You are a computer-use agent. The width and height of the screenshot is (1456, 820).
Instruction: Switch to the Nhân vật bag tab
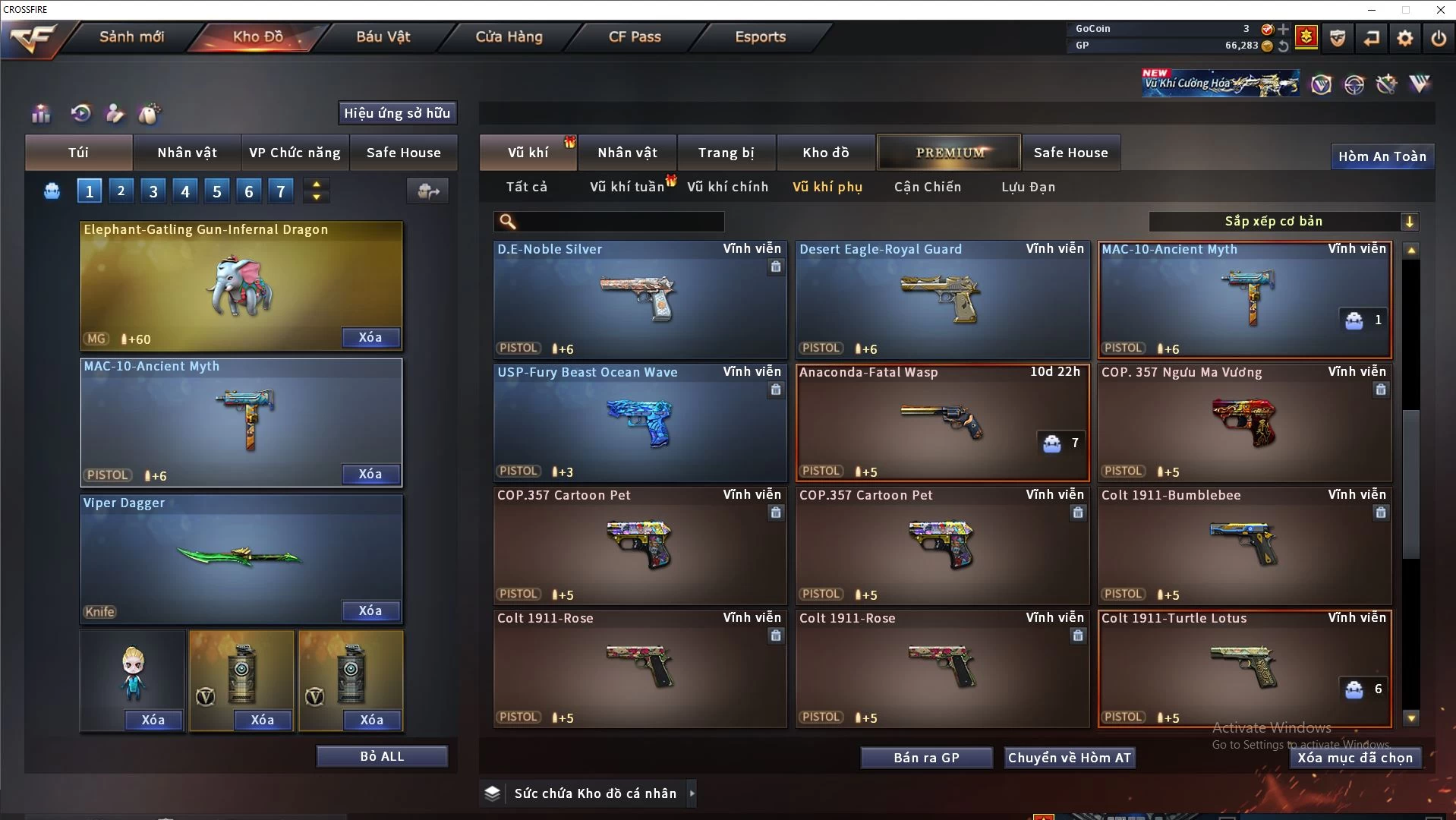tap(187, 153)
